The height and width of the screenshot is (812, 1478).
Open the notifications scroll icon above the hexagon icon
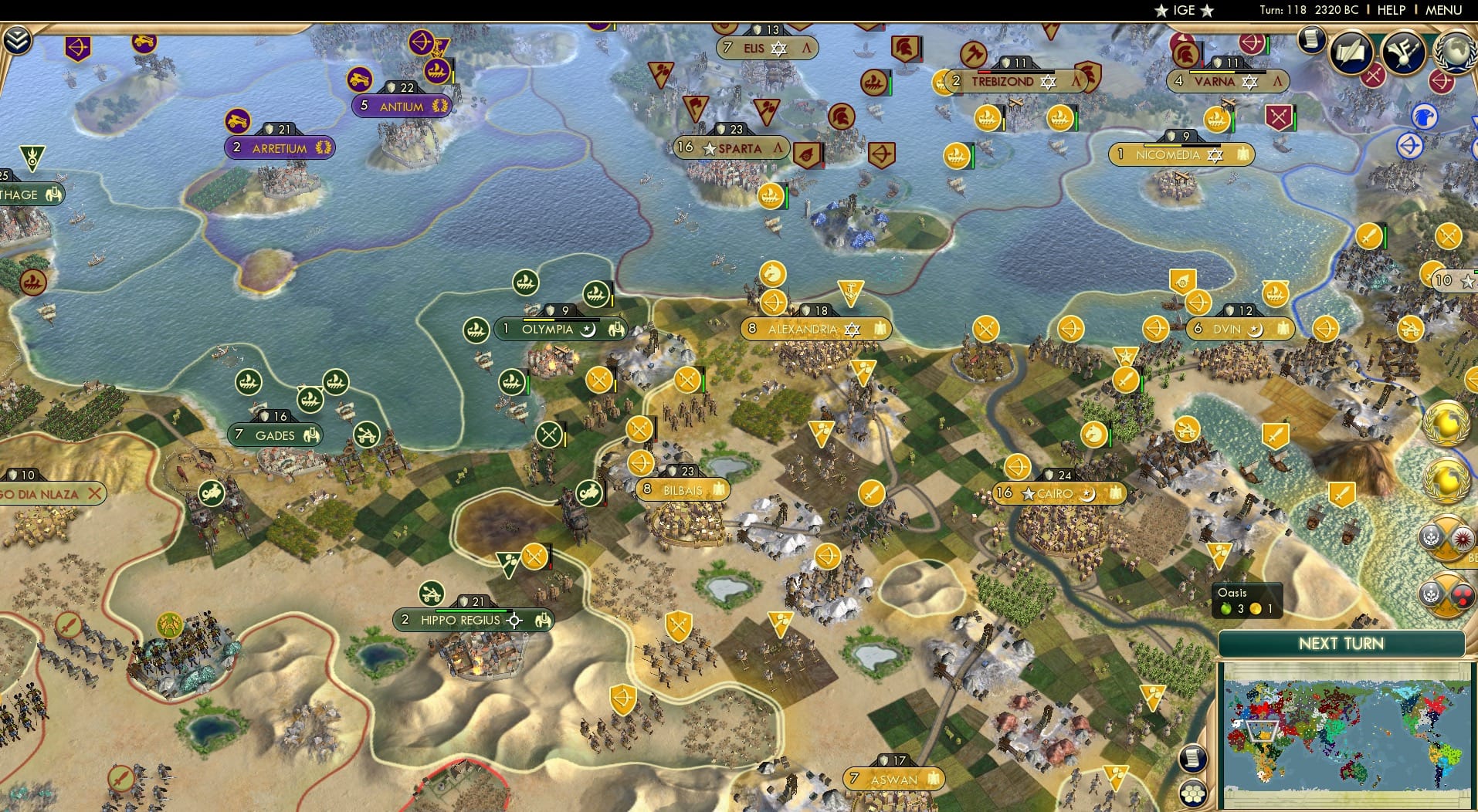point(1193,759)
